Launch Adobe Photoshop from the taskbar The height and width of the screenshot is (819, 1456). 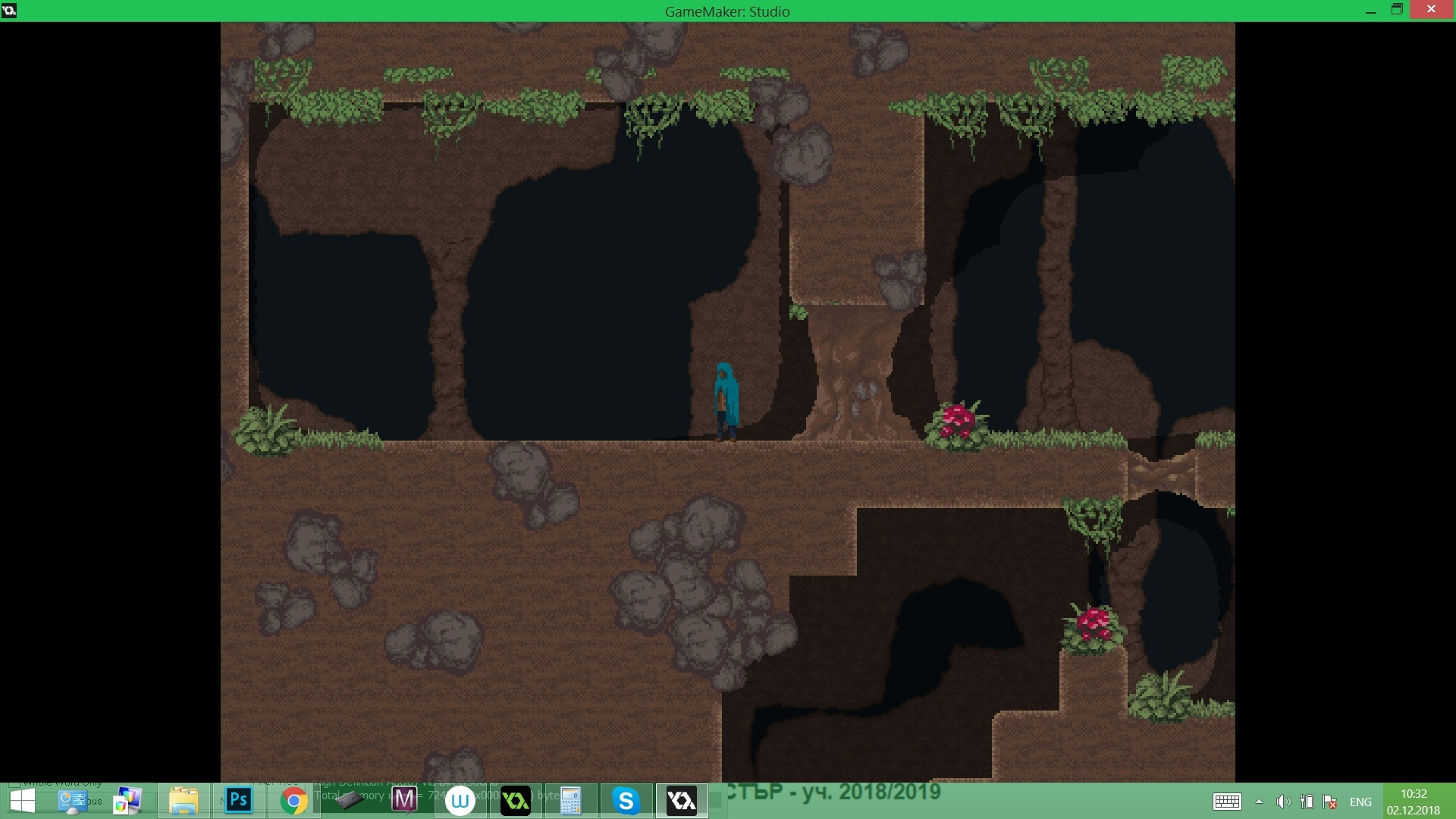[237, 800]
